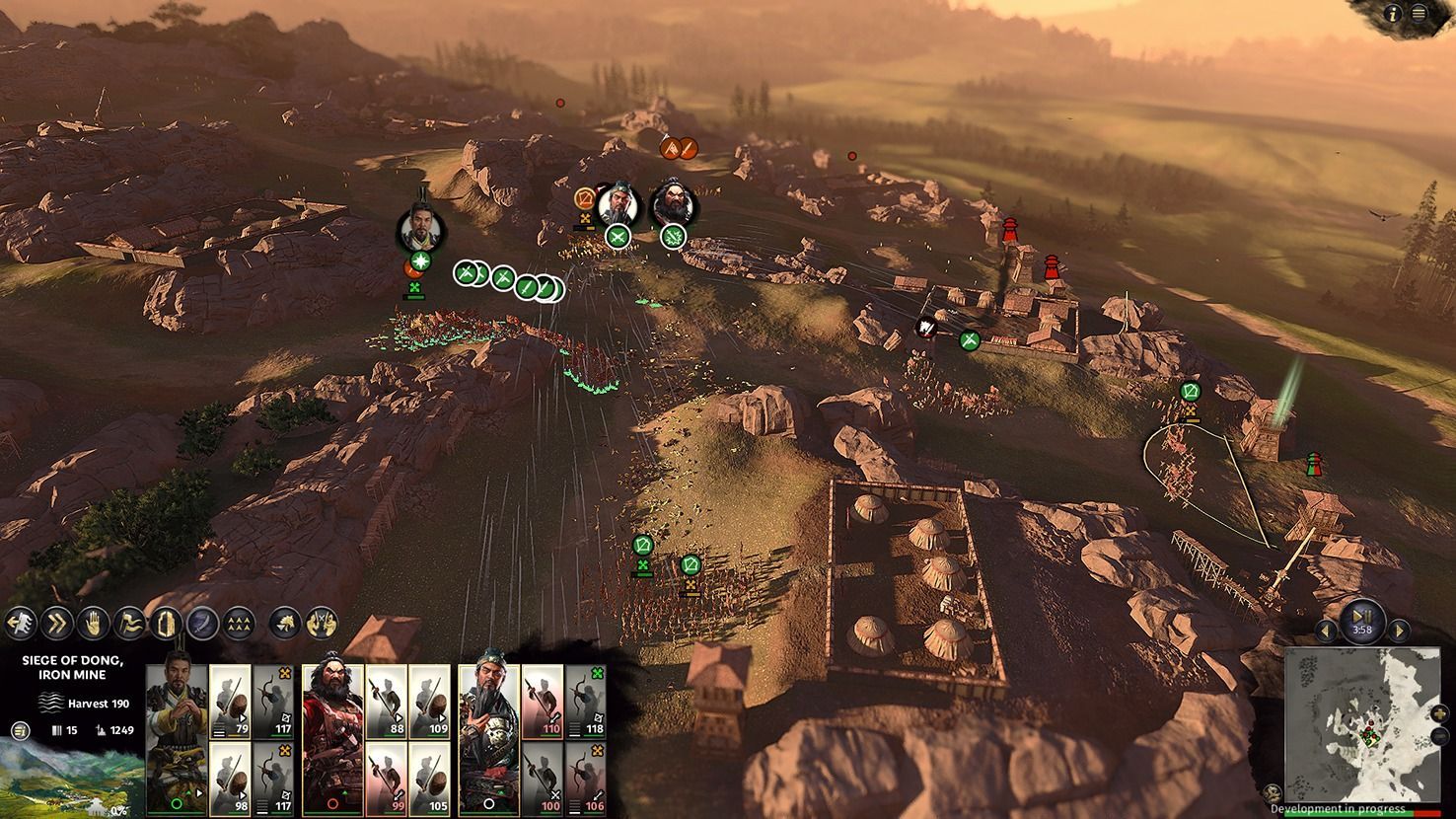Choose the spear unit card with 88 men
The width and height of the screenshot is (1456, 819).
[386, 701]
